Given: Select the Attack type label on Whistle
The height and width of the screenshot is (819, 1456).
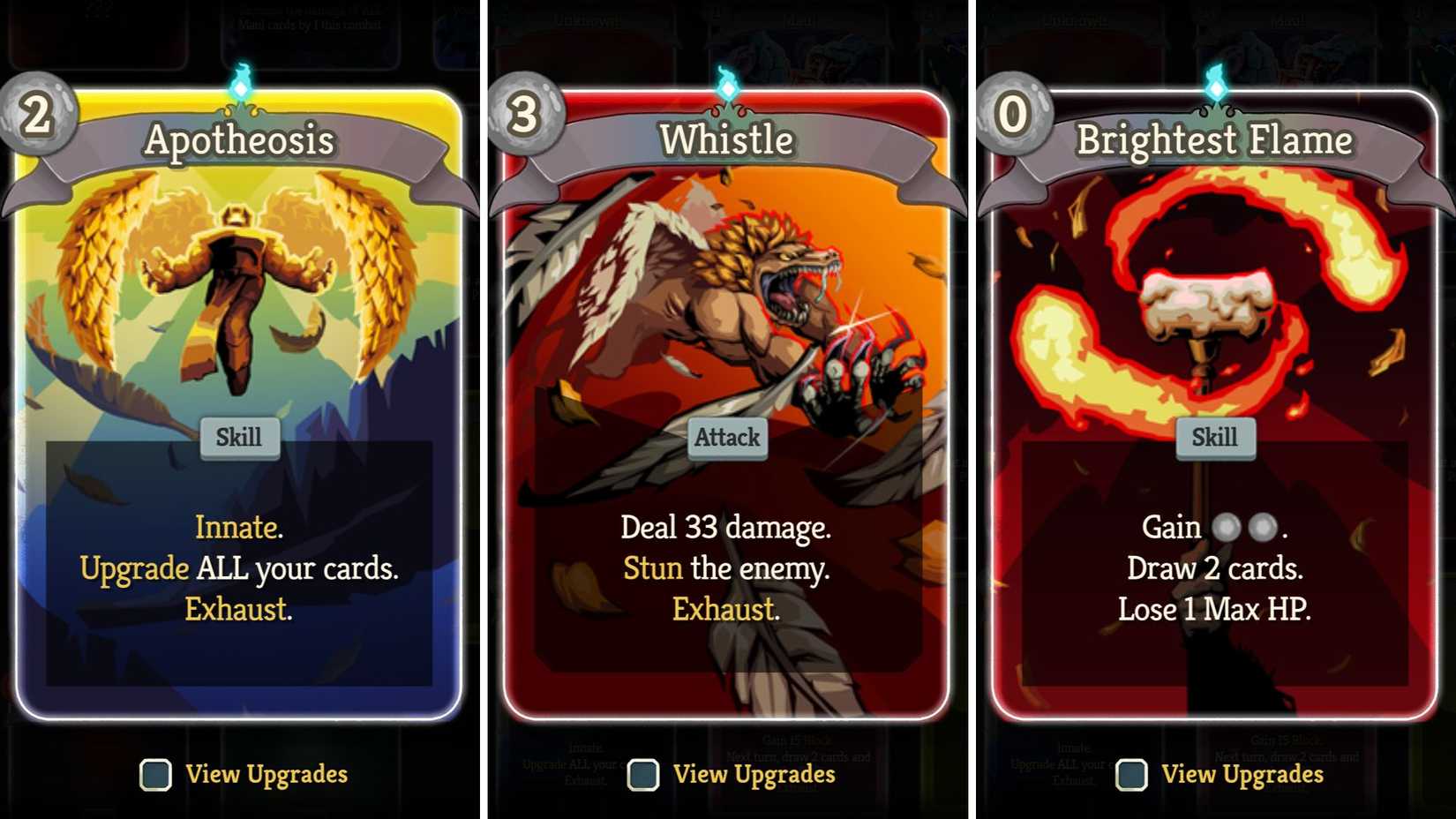Looking at the screenshot, I should (725, 437).
